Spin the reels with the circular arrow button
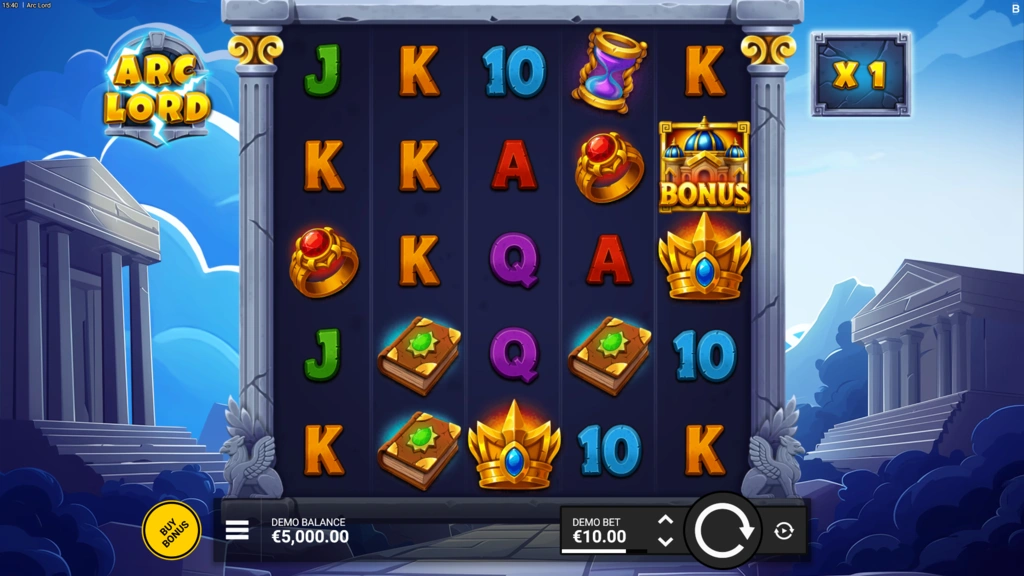The image size is (1024, 576). [723, 531]
